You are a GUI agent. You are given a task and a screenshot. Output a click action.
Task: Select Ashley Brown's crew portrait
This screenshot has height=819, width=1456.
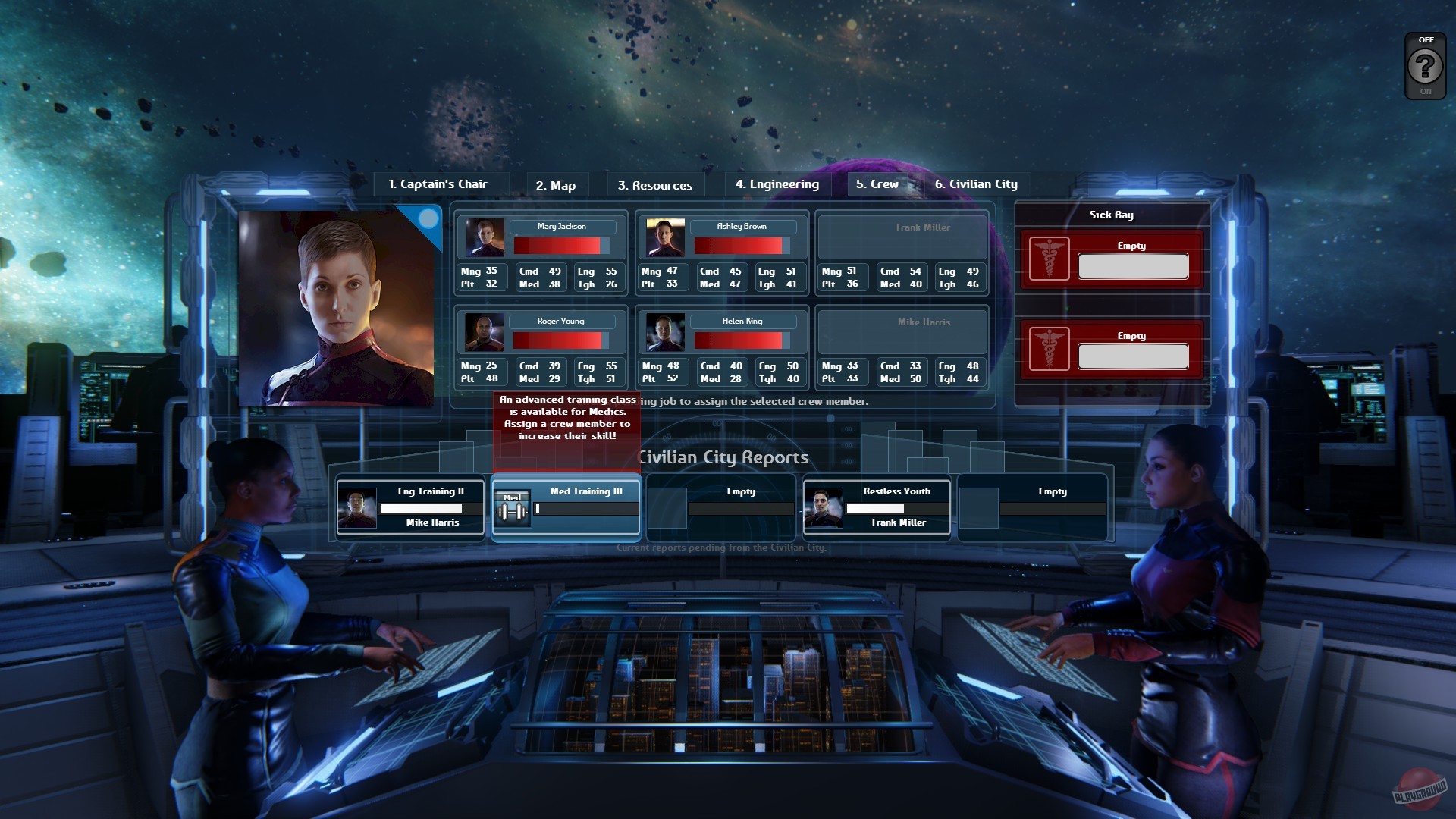click(666, 237)
